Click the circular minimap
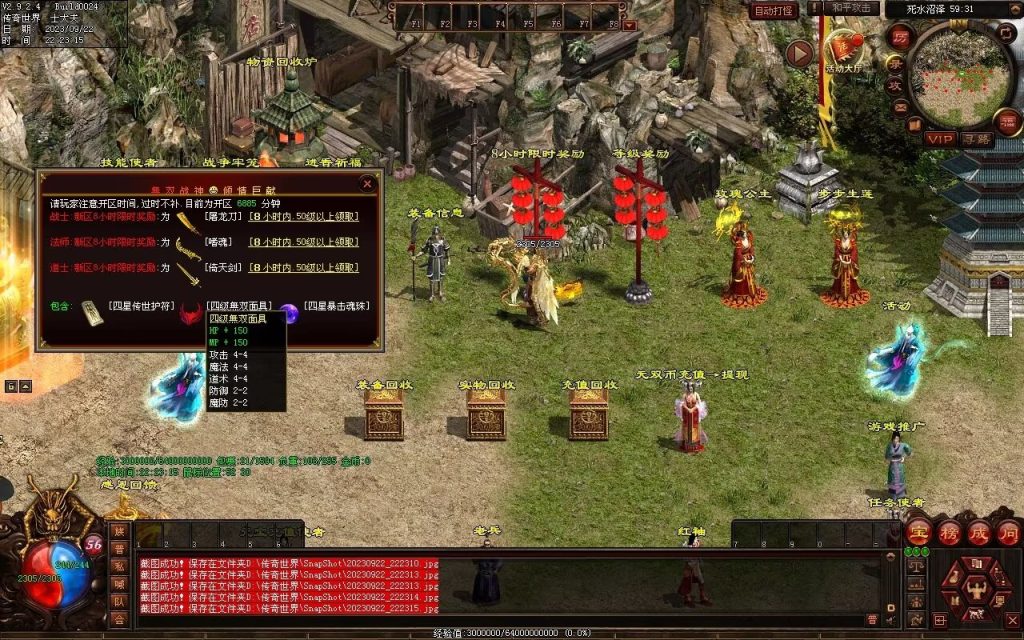1024x640 pixels. coord(961,73)
